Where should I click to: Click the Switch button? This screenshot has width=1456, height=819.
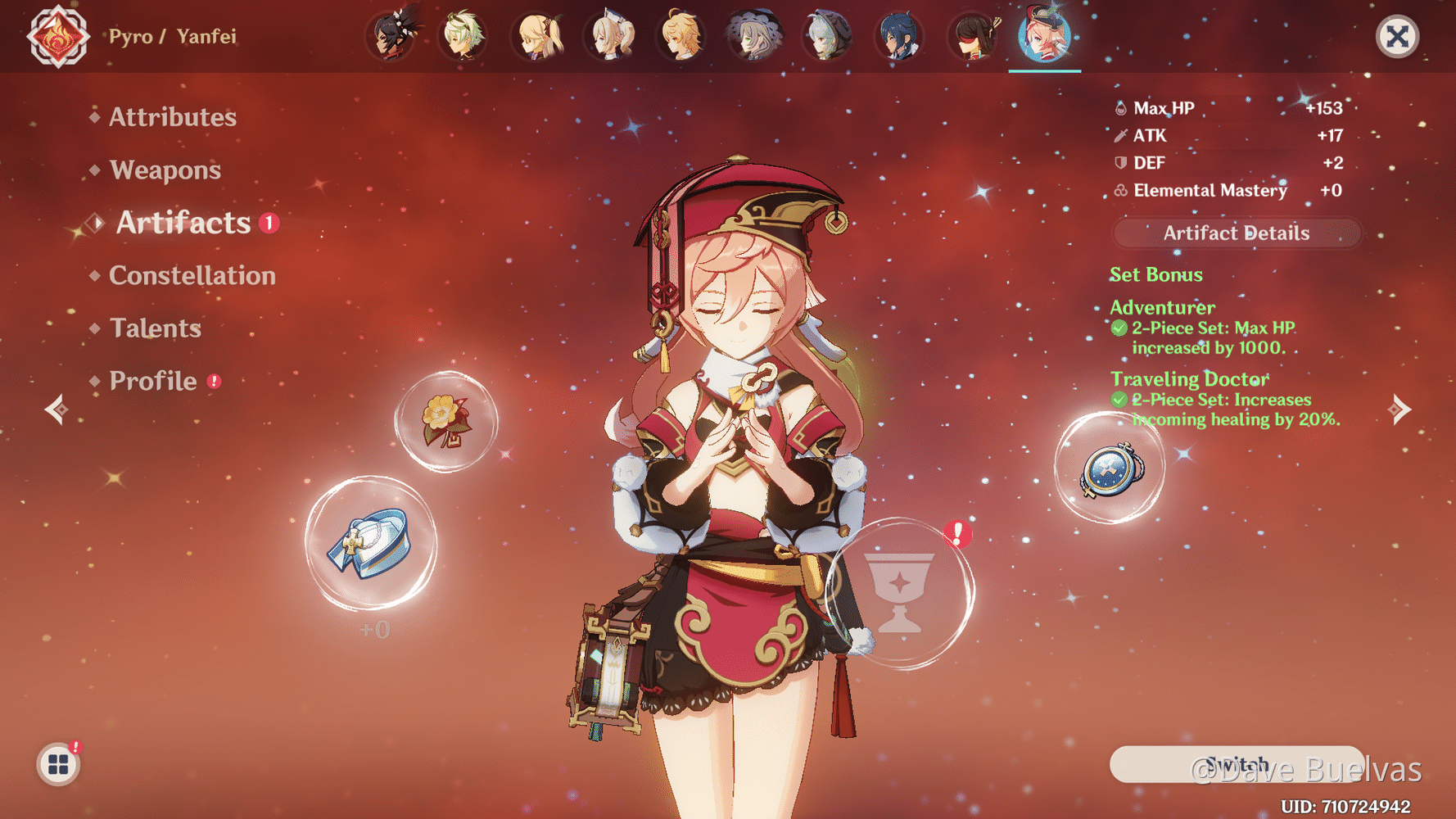coord(1236,764)
